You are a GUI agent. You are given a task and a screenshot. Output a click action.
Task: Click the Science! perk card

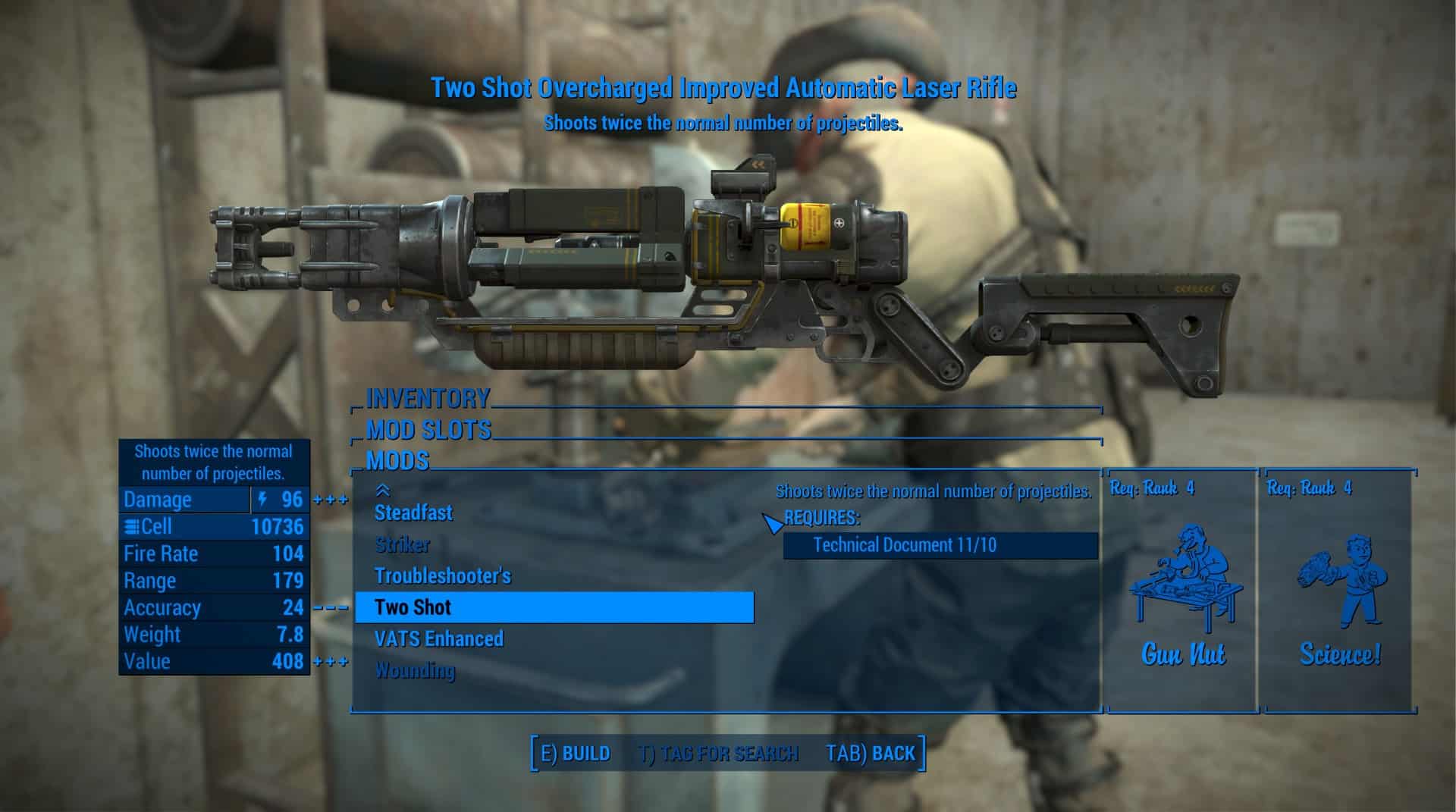(1339, 591)
